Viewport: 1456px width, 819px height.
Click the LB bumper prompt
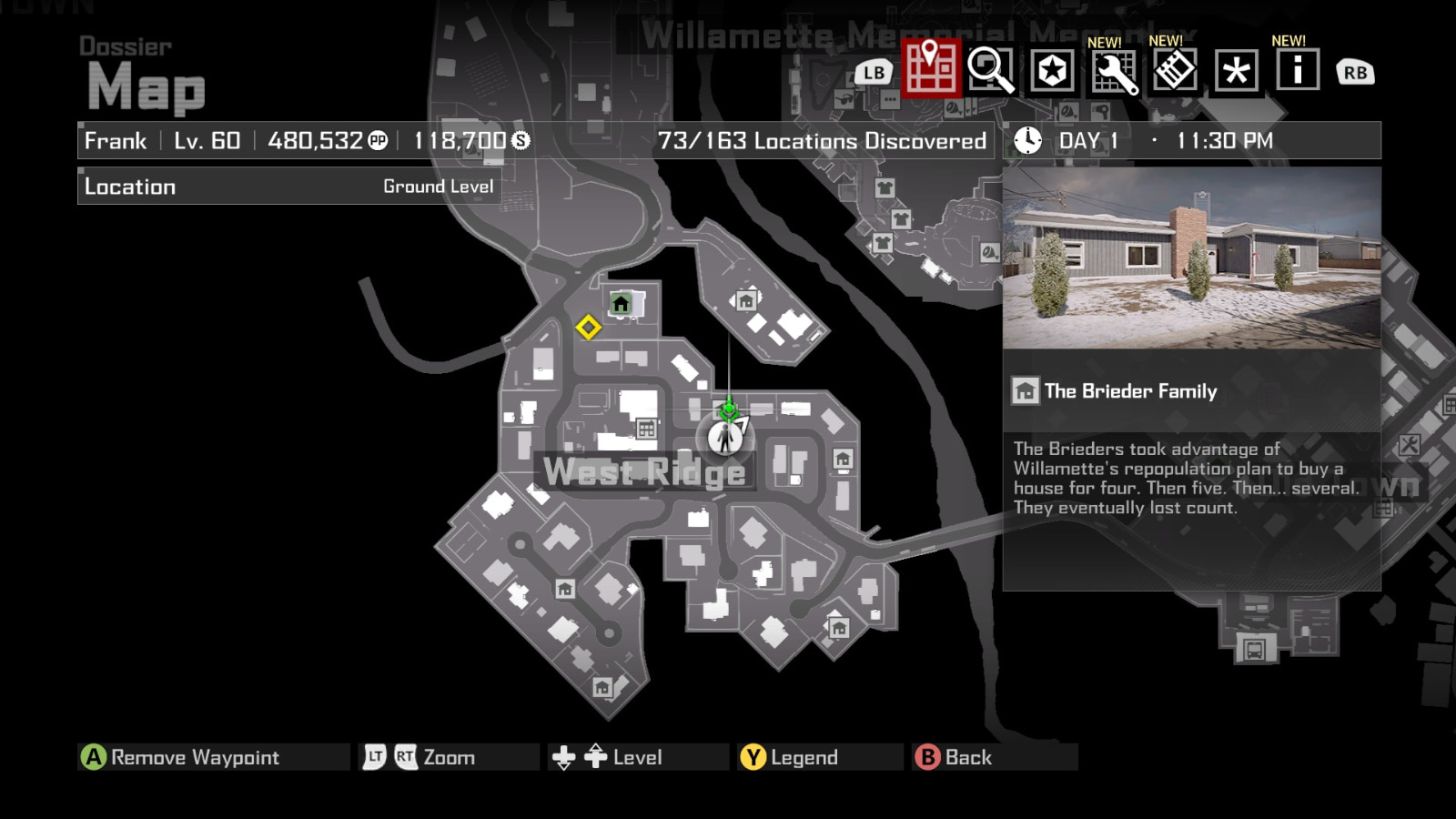pos(875,71)
